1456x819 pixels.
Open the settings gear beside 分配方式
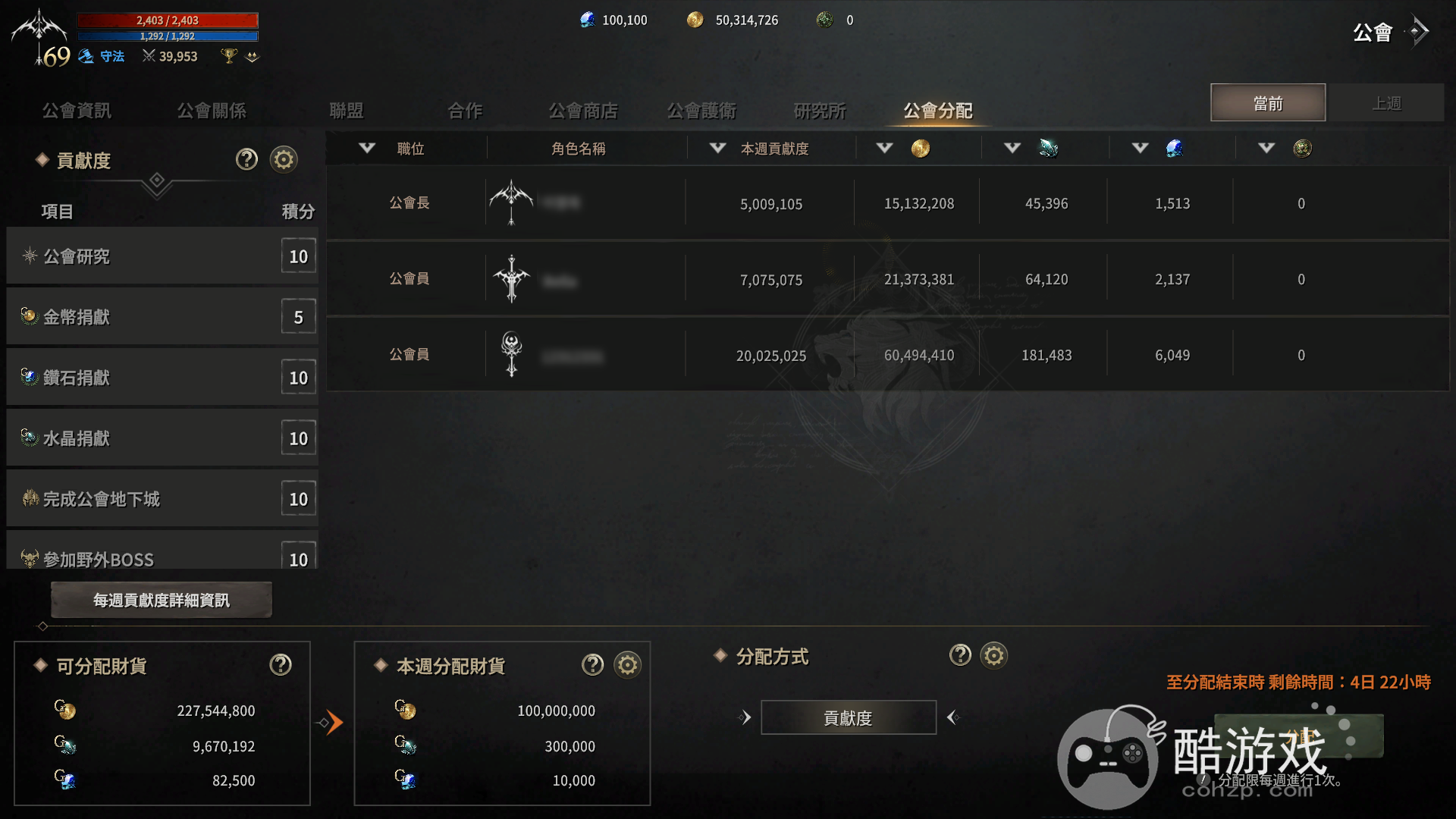[994, 656]
